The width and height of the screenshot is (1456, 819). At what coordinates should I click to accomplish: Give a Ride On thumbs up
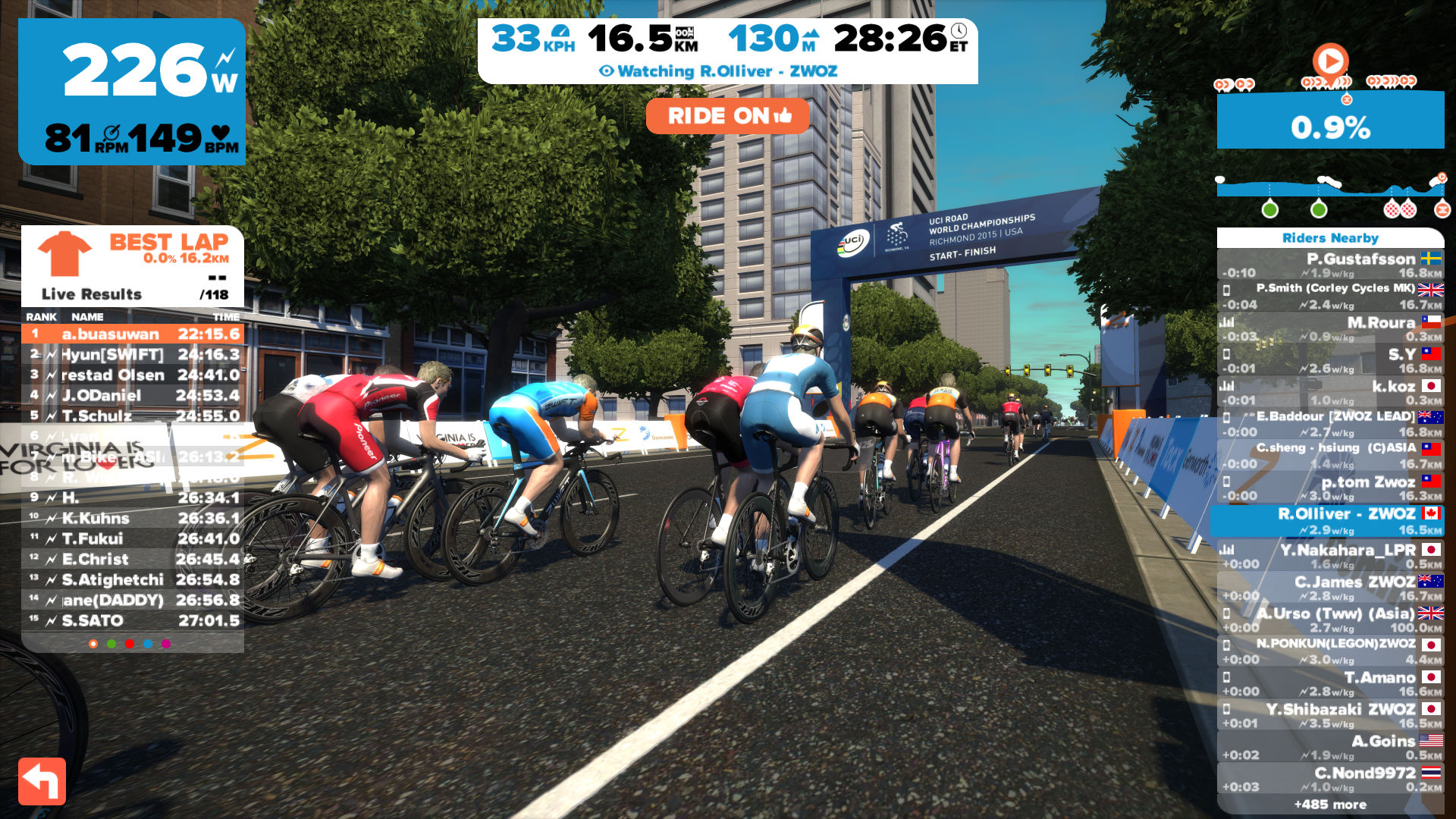727,116
